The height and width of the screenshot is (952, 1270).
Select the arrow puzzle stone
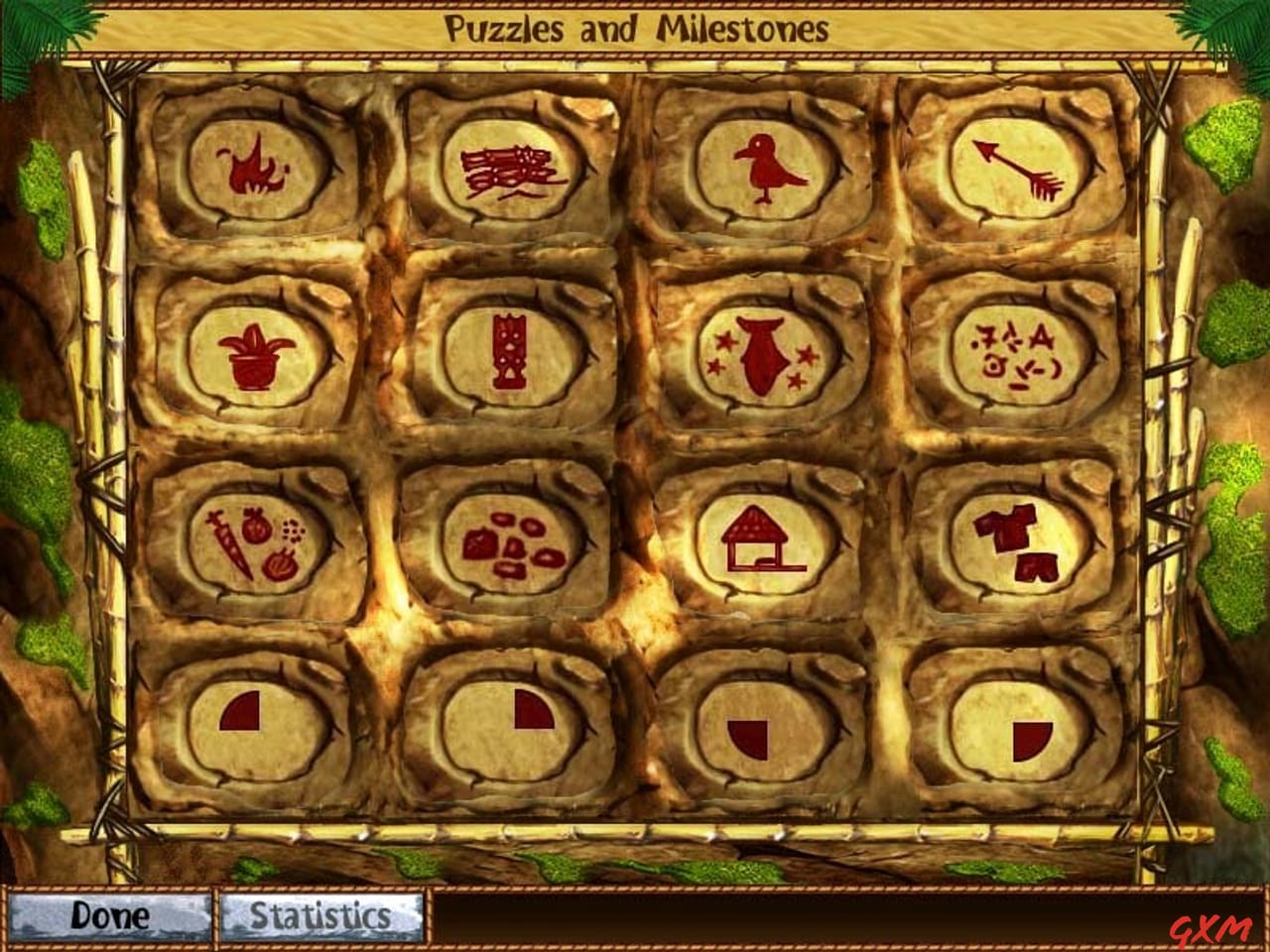1022,171
